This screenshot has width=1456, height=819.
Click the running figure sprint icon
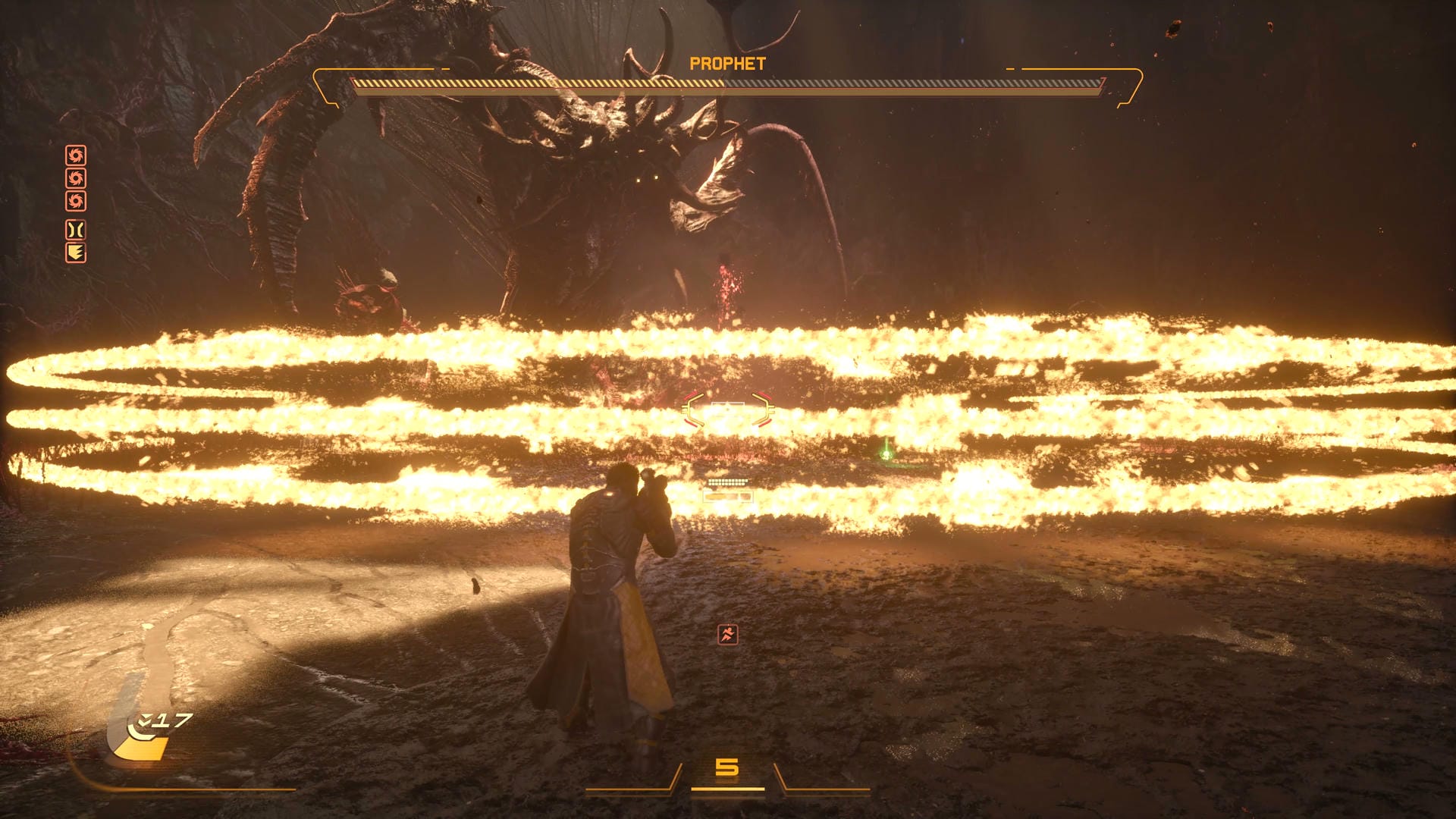click(x=727, y=635)
